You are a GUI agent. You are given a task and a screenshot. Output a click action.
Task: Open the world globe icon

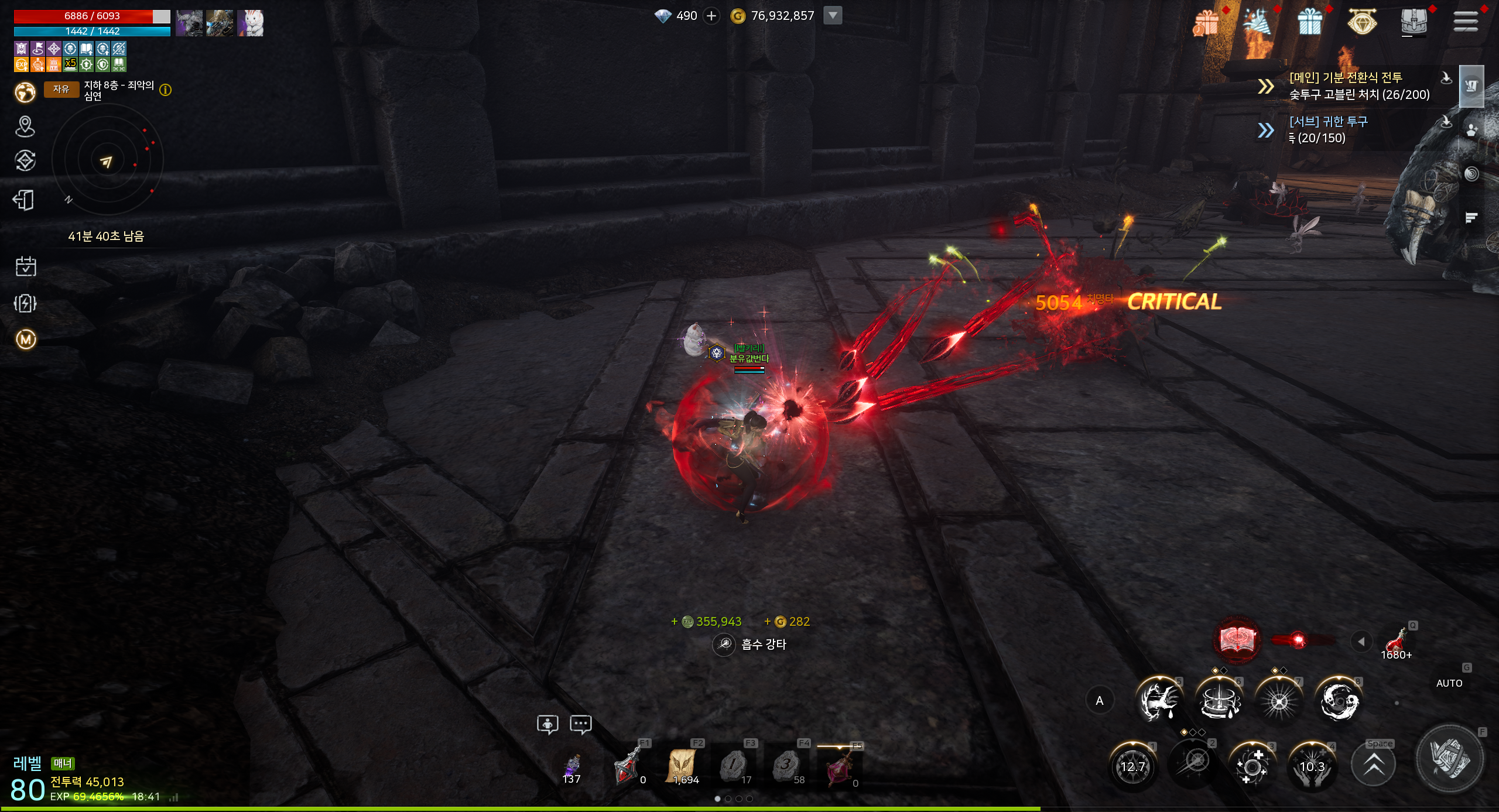coord(25,92)
